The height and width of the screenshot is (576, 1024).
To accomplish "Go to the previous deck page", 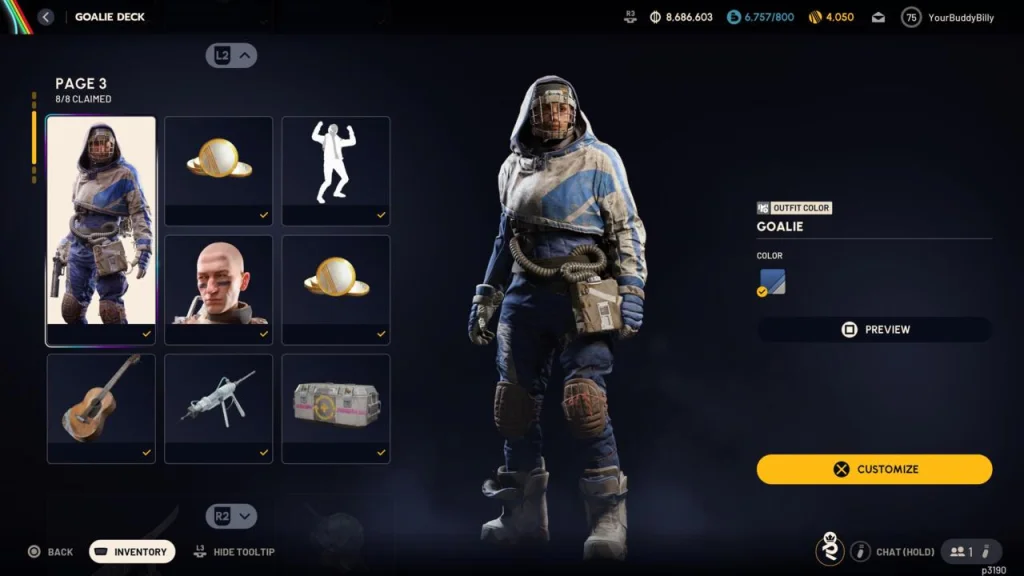I will click(232, 56).
